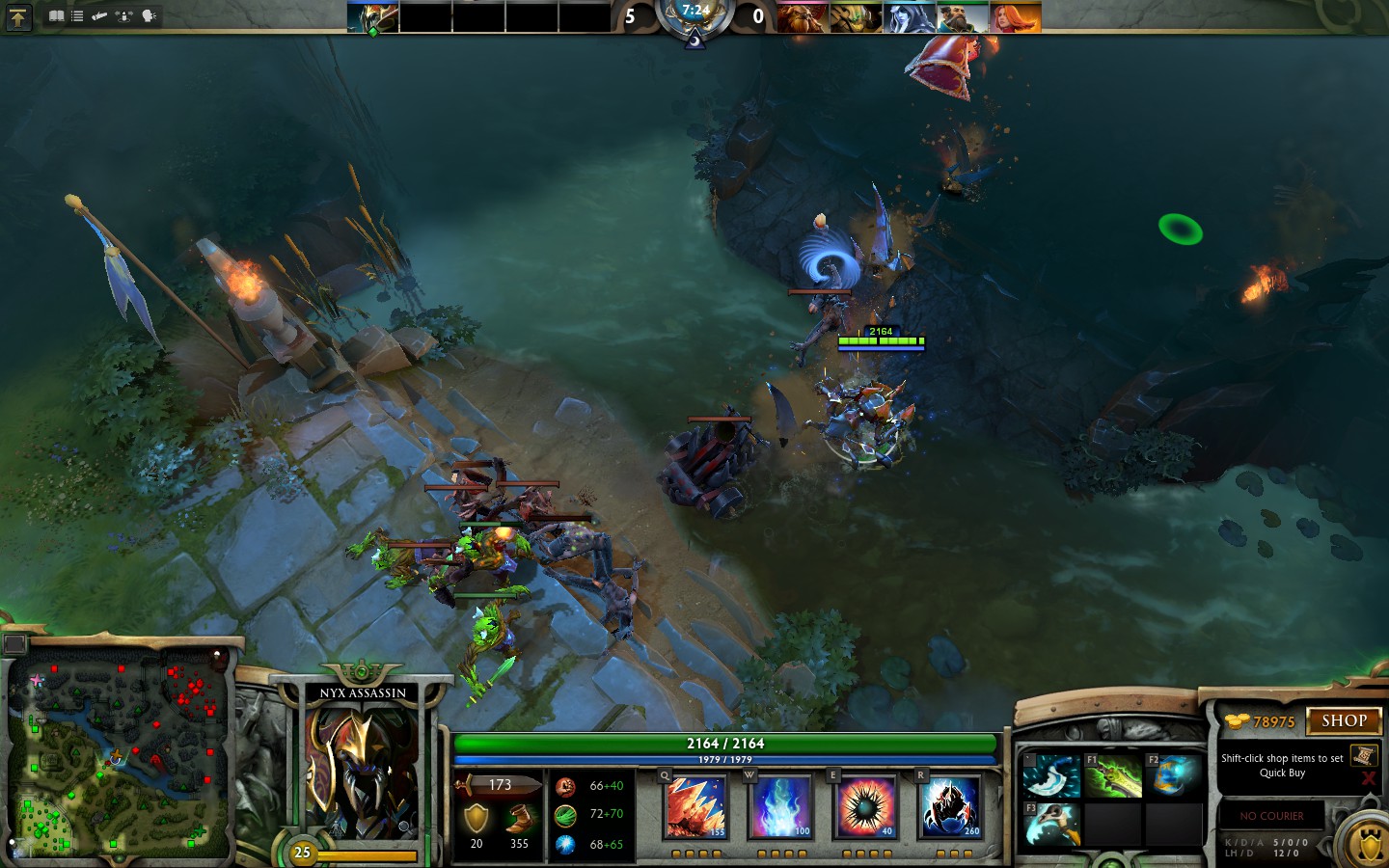Trigger the Vendetta ultimate ability icon
This screenshot has height=868, width=1389.
pos(950,808)
